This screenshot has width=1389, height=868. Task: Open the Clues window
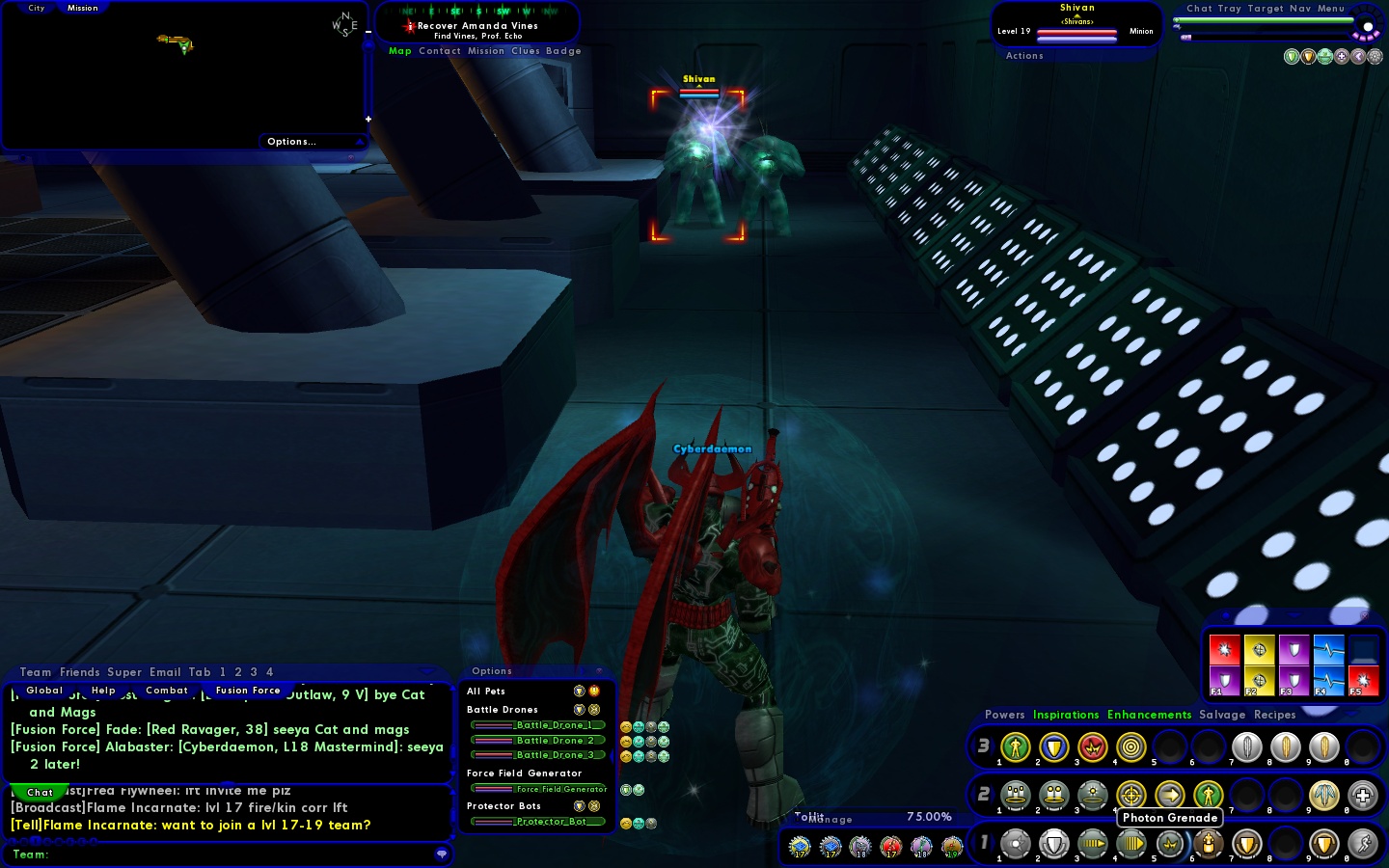(x=525, y=51)
